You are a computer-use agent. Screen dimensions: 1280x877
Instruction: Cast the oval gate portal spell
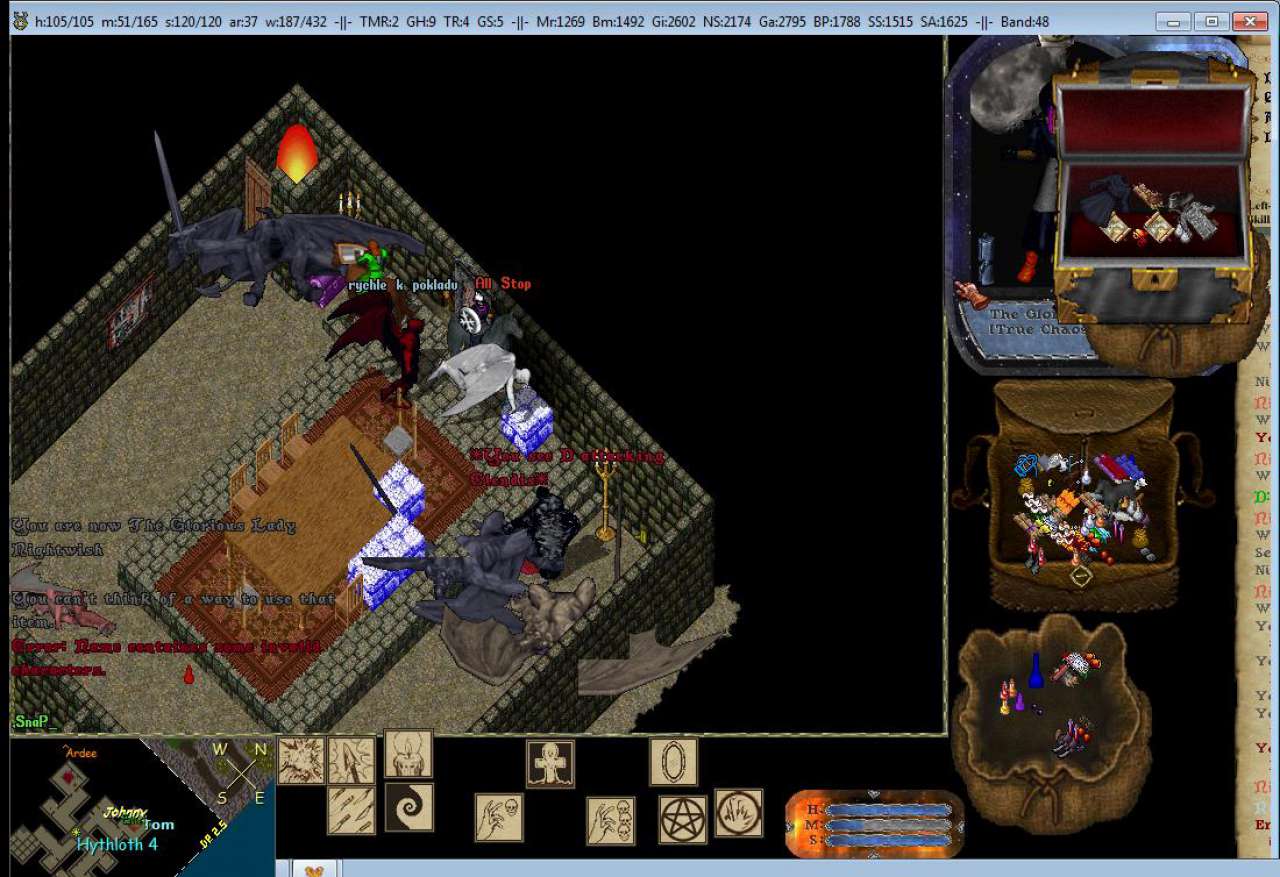(x=673, y=761)
